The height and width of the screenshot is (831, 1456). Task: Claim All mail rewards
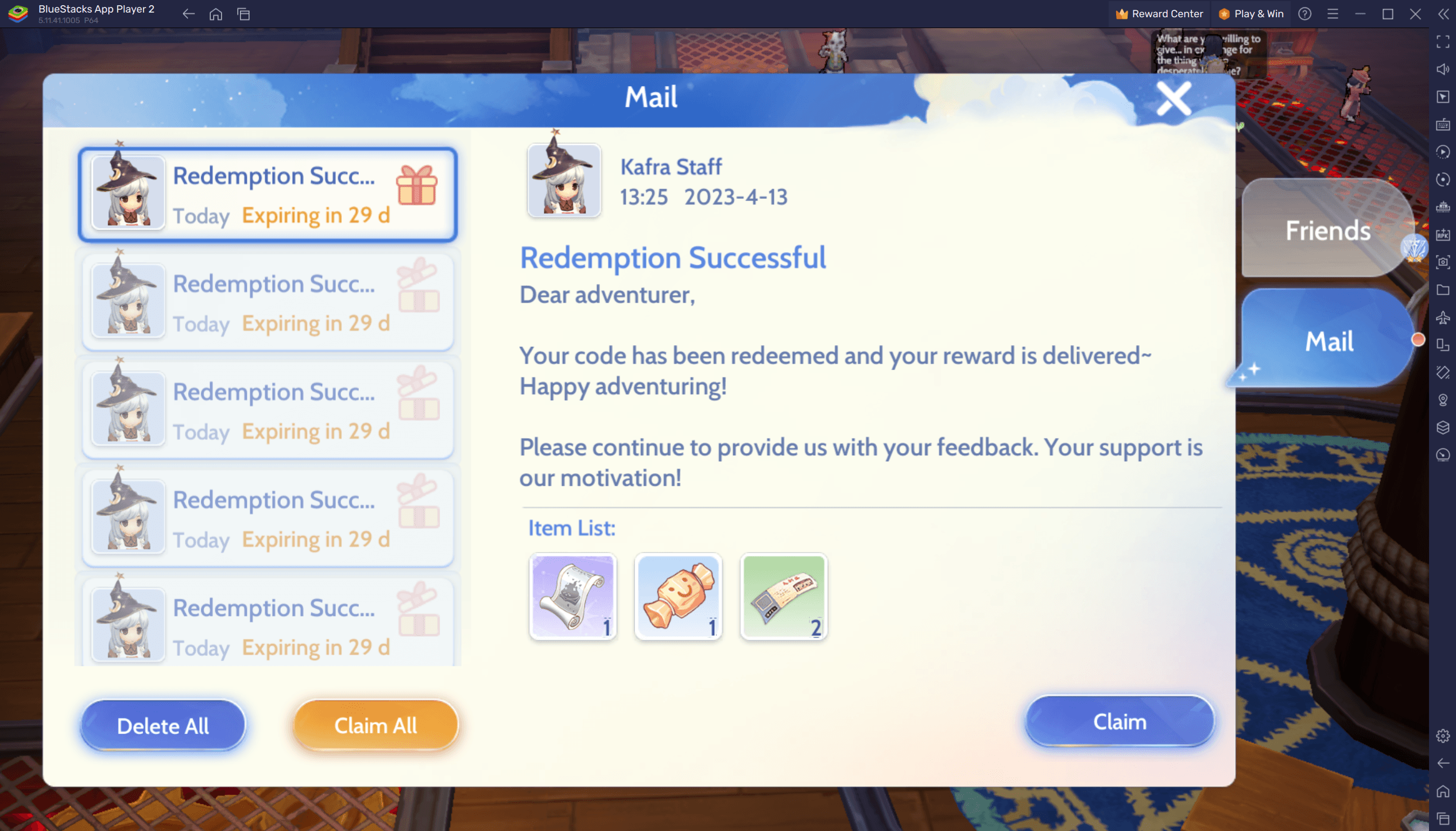pyautogui.click(x=375, y=725)
